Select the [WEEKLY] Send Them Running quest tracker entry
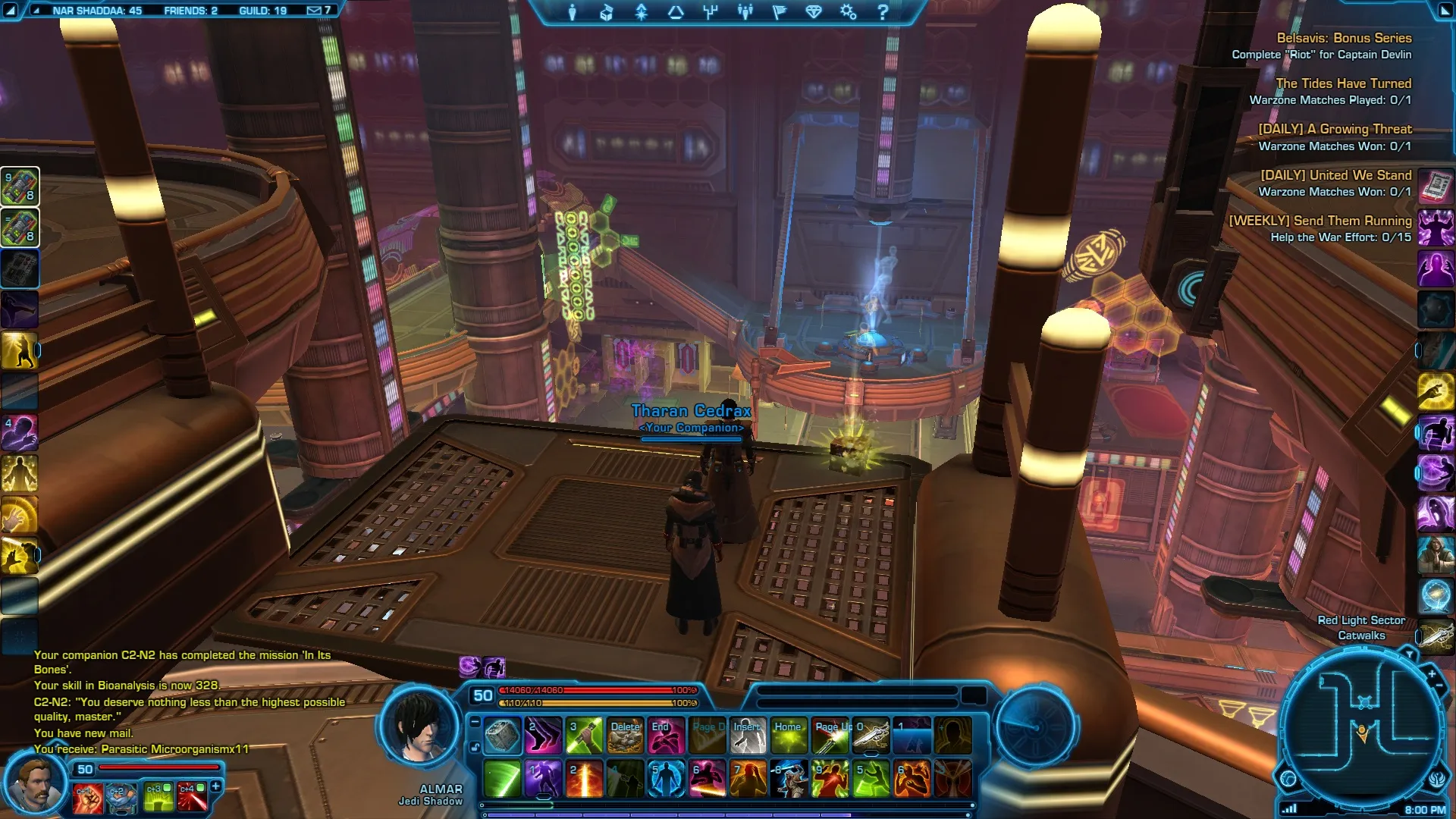Image resolution: width=1456 pixels, height=819 pixels. point(1319,221)
